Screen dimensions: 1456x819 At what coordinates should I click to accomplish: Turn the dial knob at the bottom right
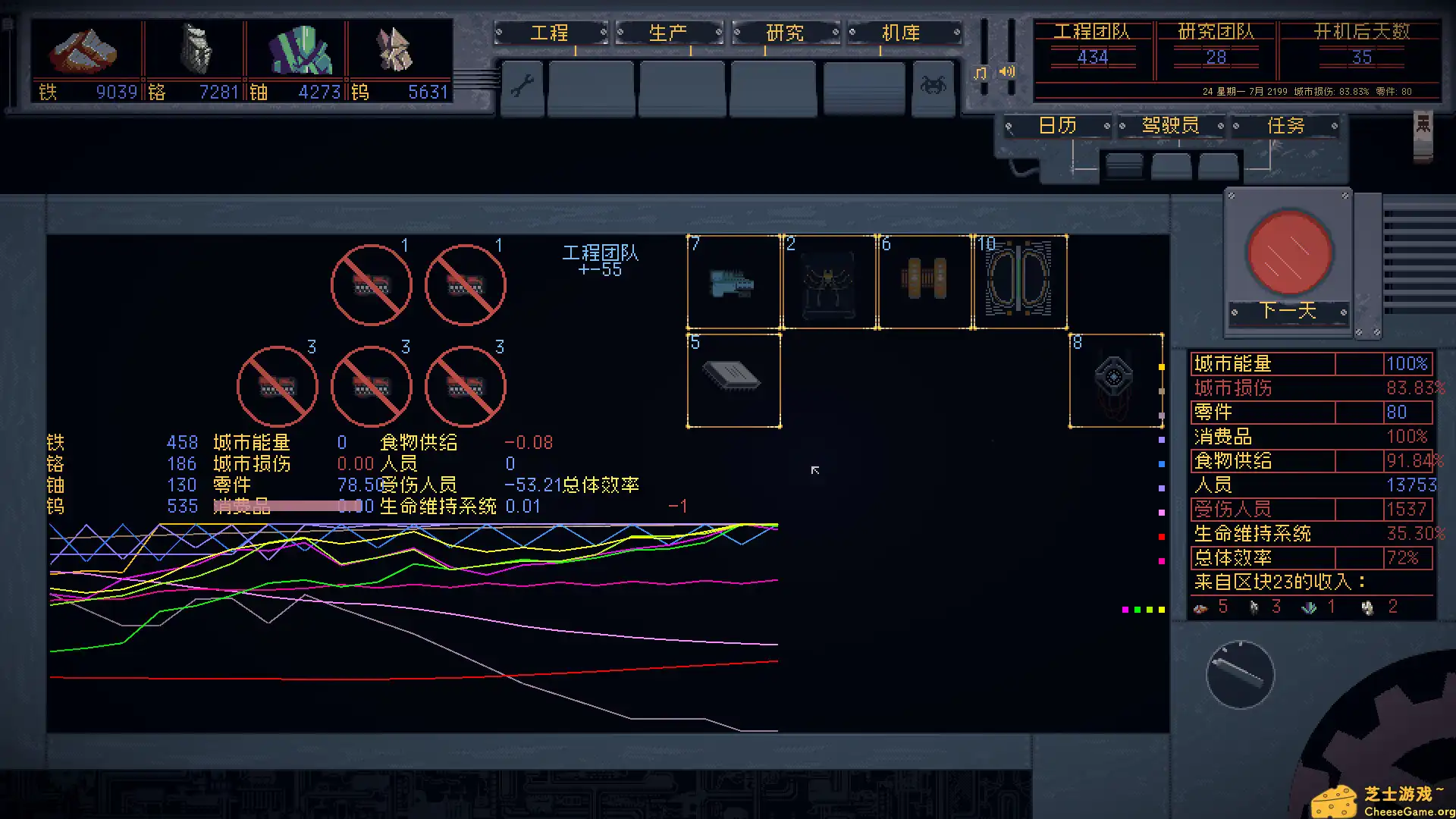(x=1239, y=673)
